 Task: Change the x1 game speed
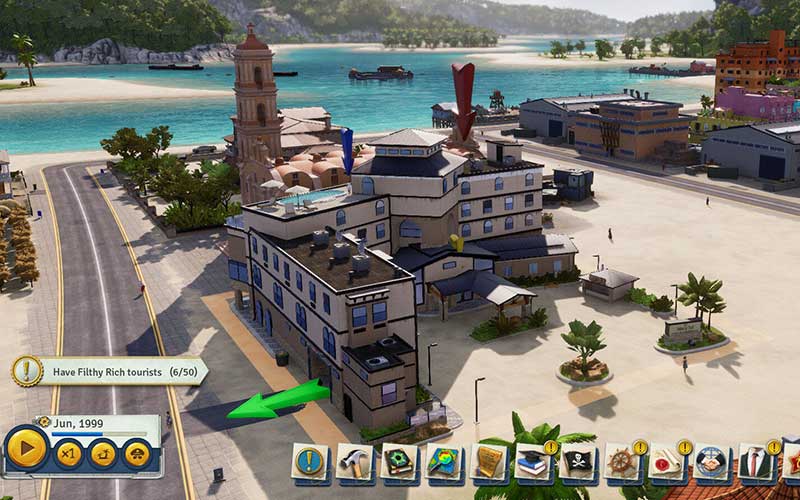(68, 454)
